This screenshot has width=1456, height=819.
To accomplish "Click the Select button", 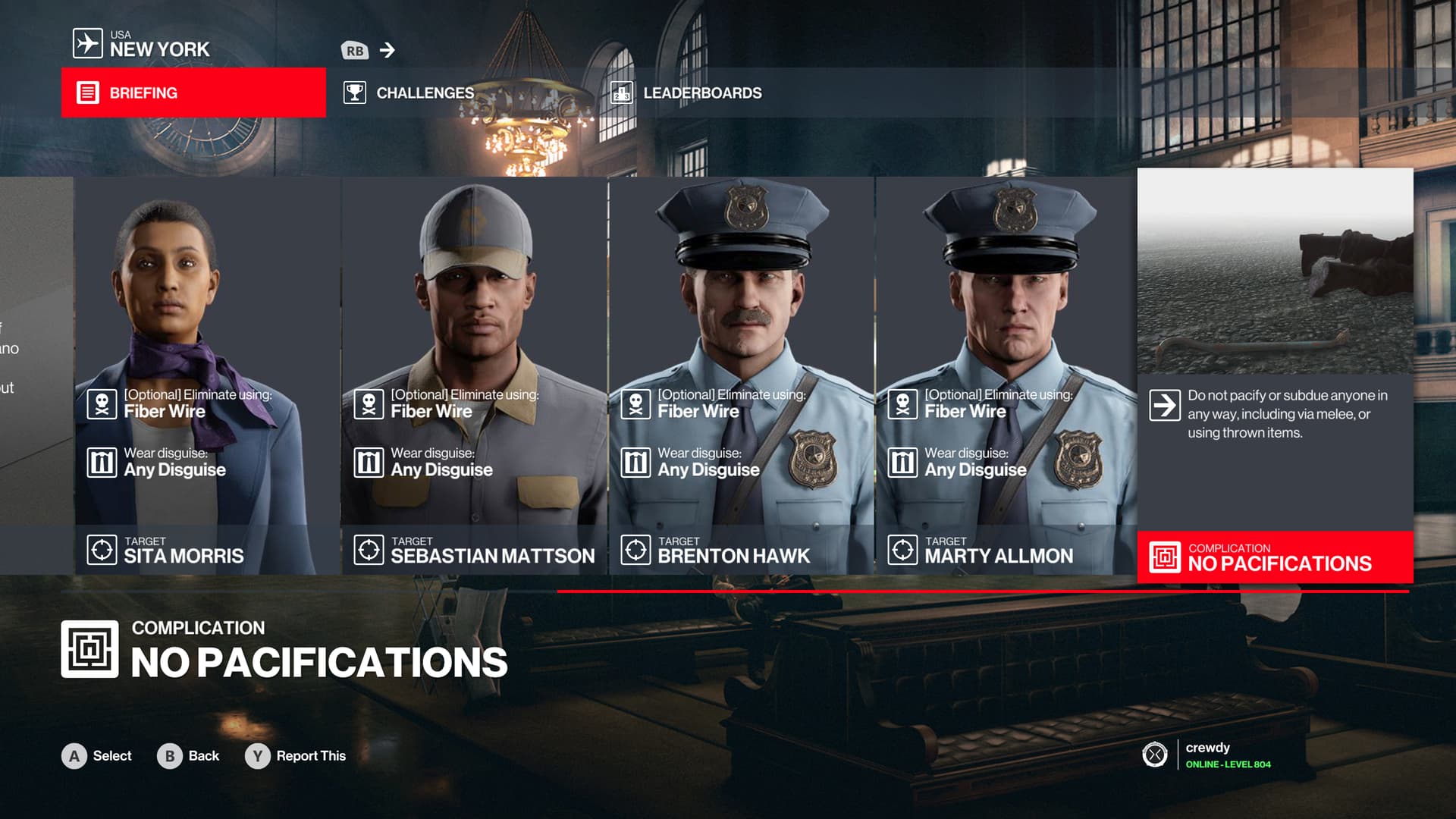I will 97,756.
